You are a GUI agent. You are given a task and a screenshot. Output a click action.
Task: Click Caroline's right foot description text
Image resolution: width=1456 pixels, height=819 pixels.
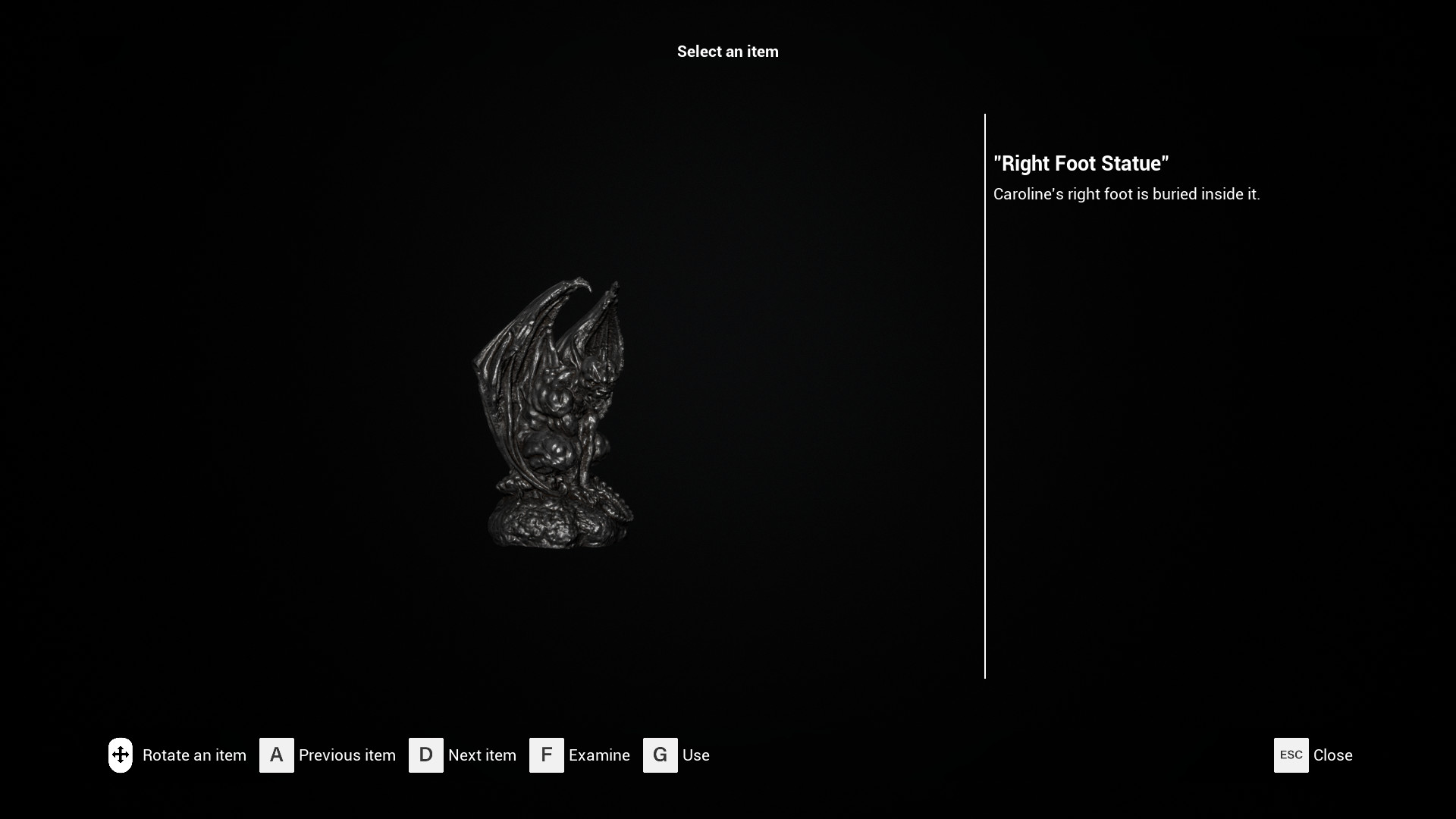click(1127, 194)
